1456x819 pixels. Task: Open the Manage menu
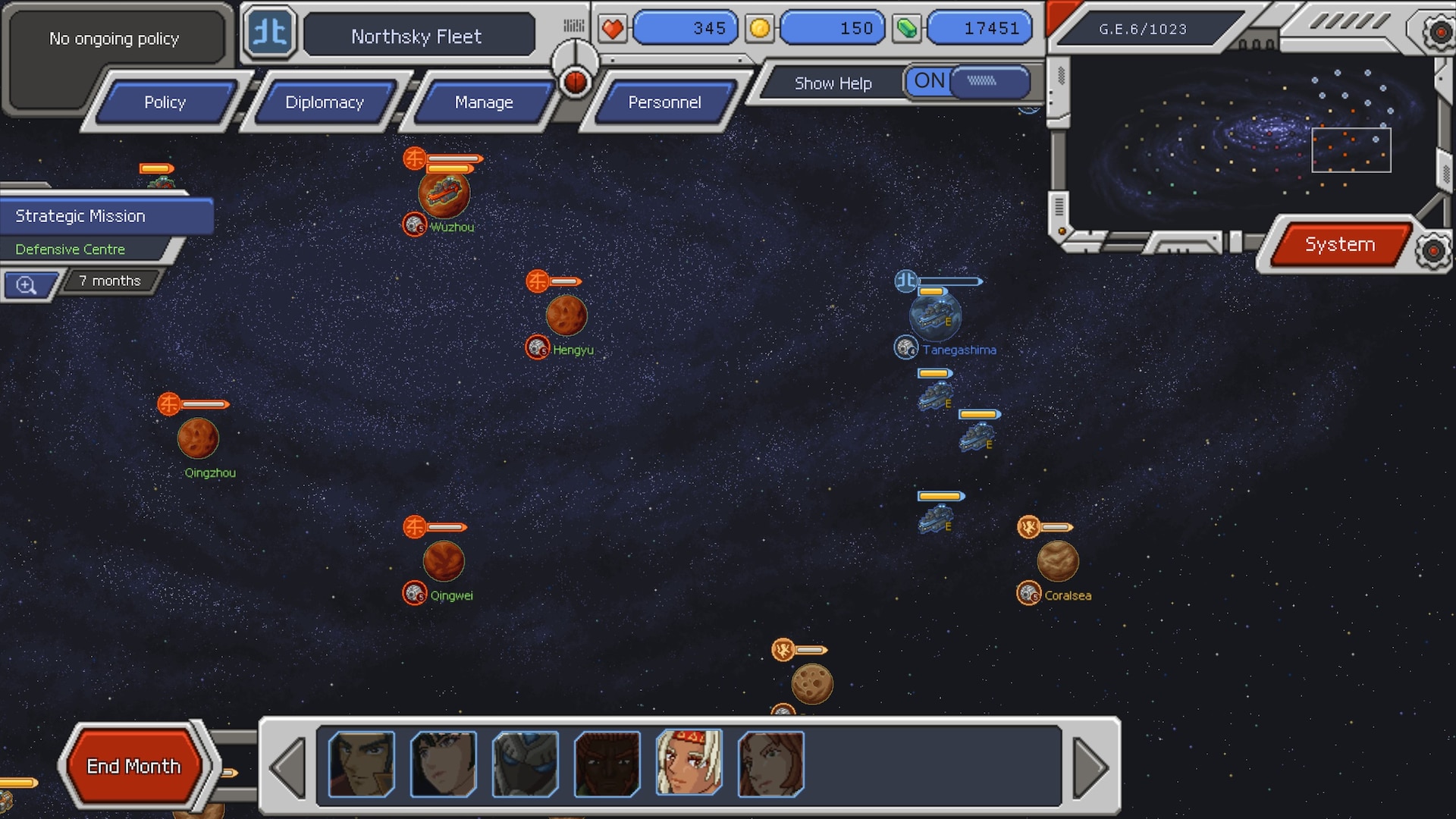(x=484, y=102)
